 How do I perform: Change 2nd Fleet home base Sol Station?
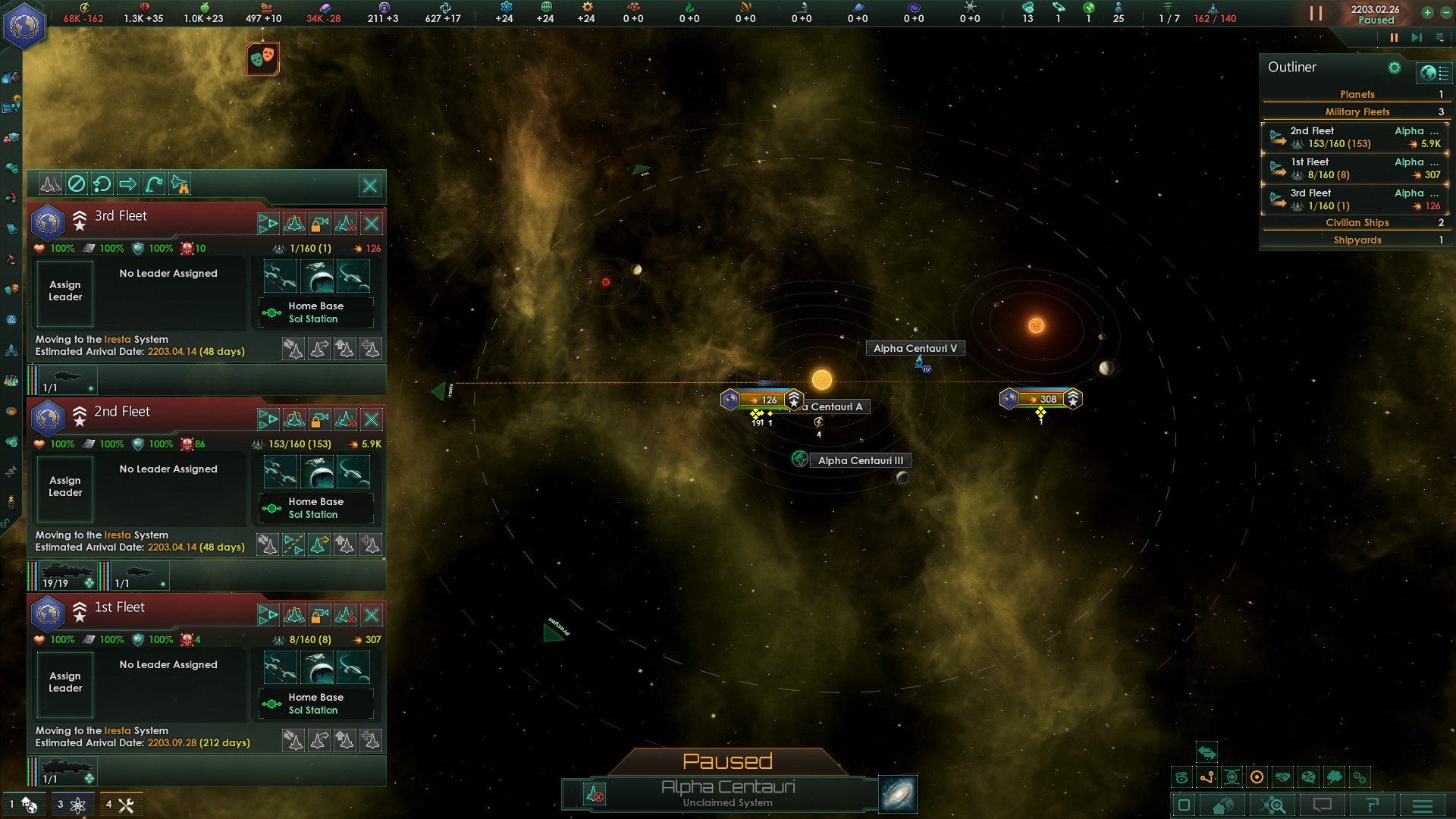316,508
